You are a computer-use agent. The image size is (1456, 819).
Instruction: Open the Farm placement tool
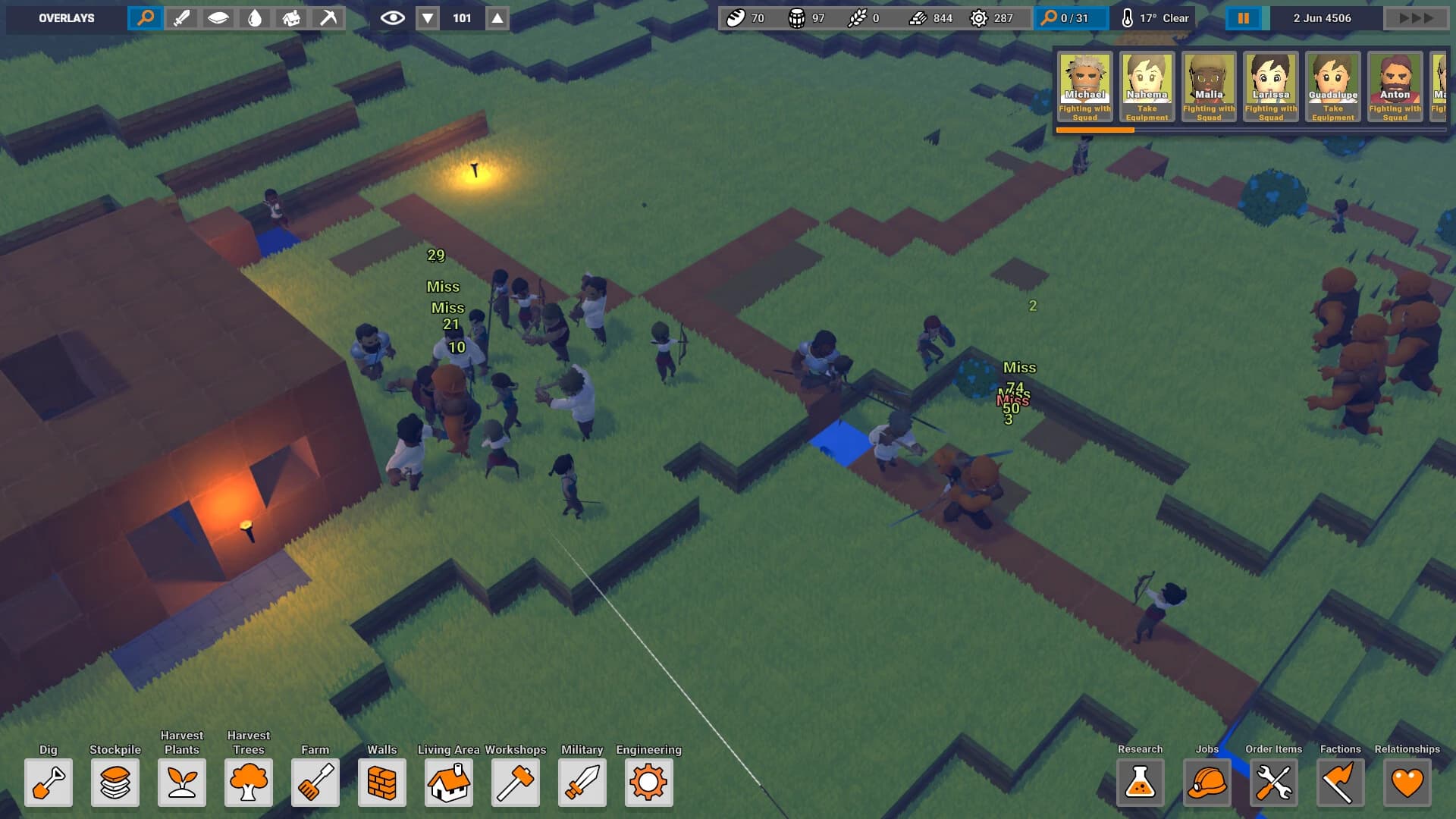[315, 783]
